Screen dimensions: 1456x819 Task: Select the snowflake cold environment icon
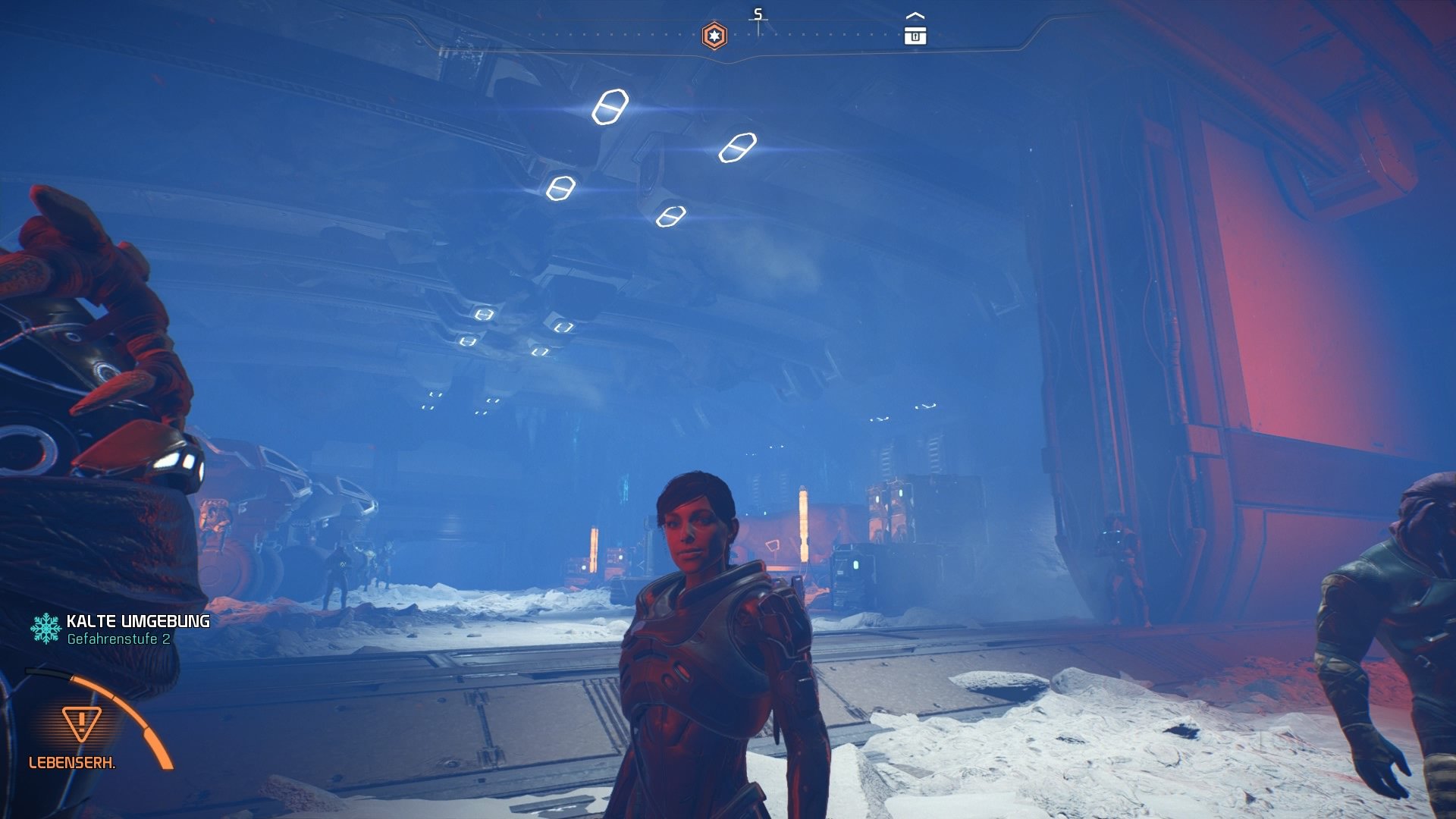tap(45, 627)
